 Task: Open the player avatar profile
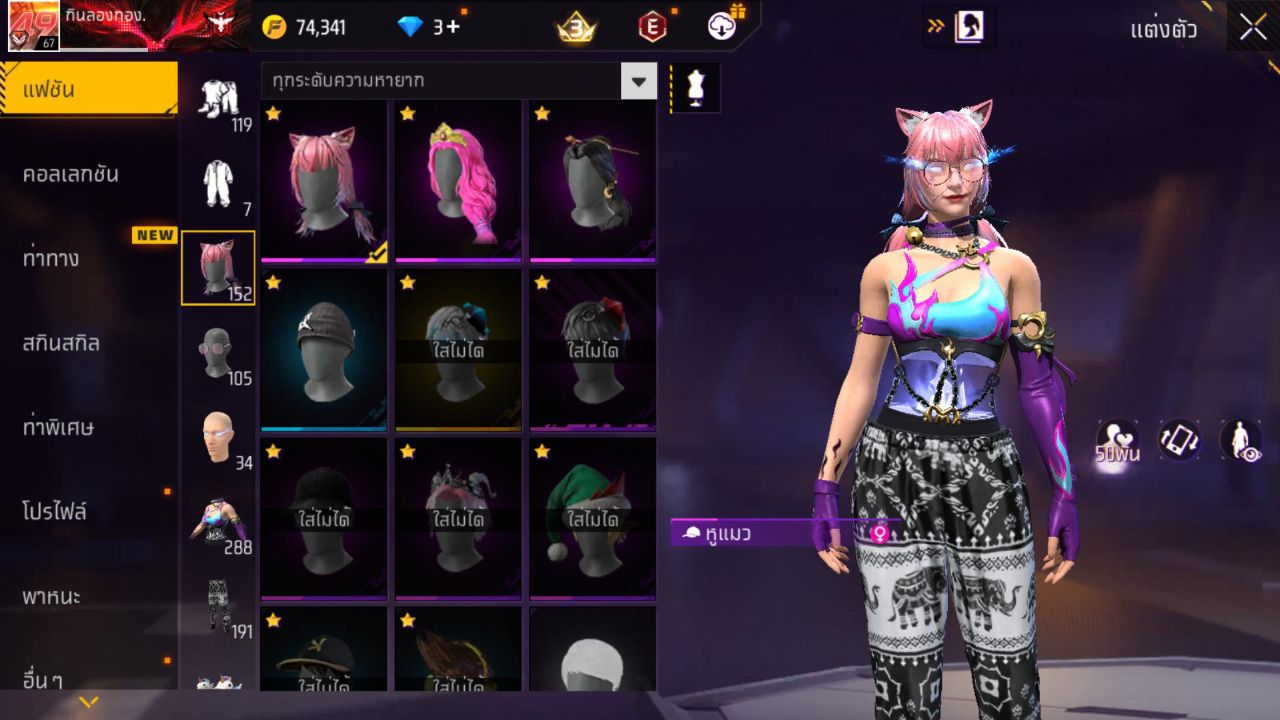[x=33, y=26]
